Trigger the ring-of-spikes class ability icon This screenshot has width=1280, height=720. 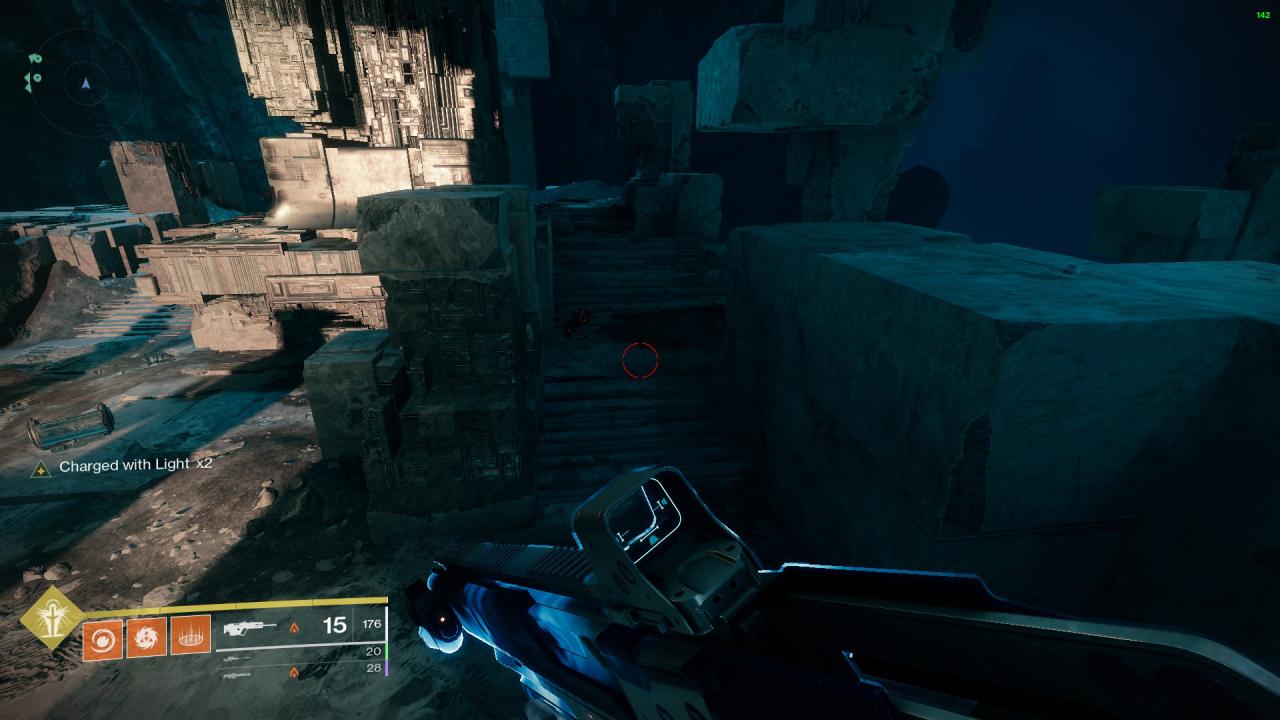pos(191,636)
